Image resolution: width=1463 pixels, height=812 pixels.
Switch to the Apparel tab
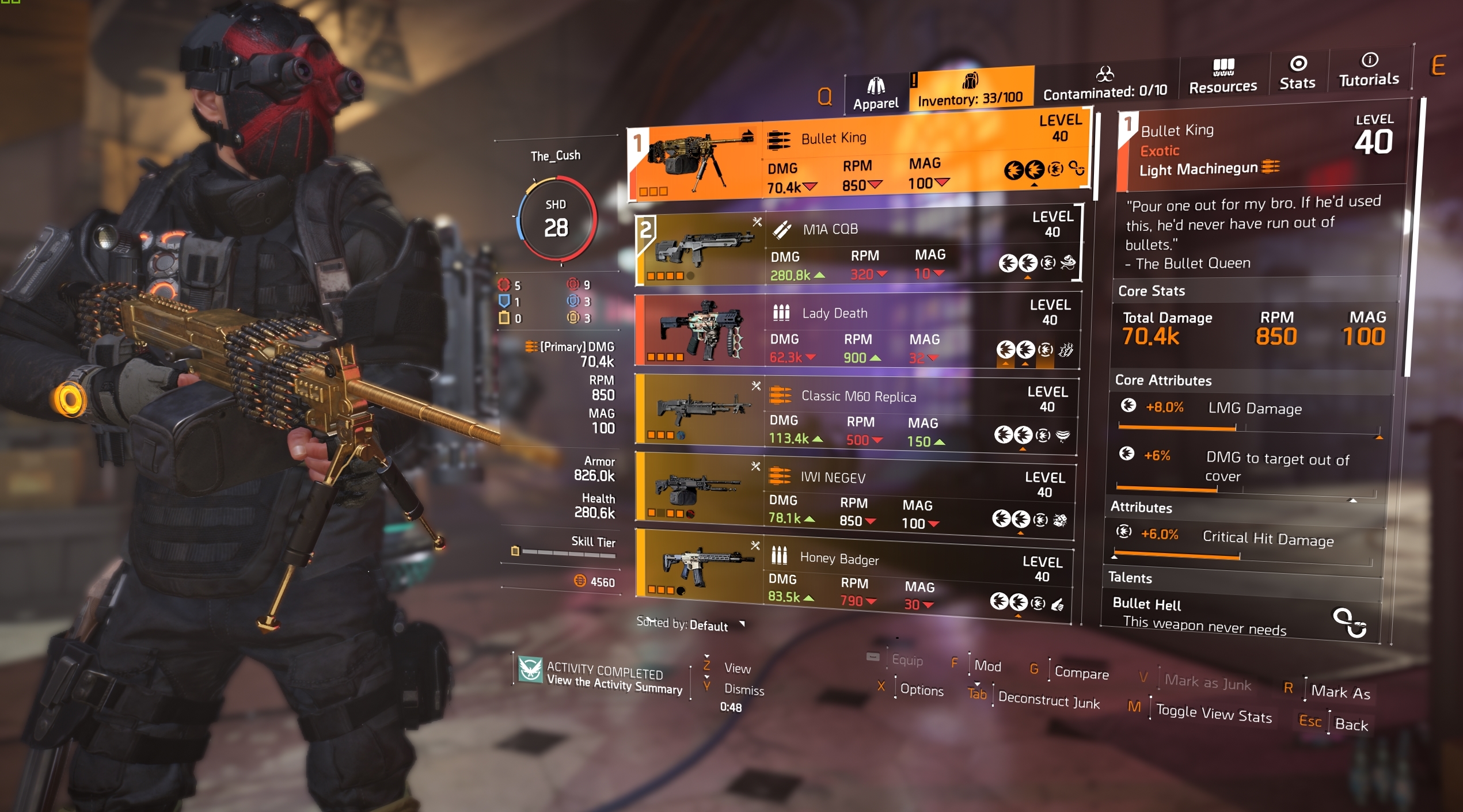tap(875, 94)
